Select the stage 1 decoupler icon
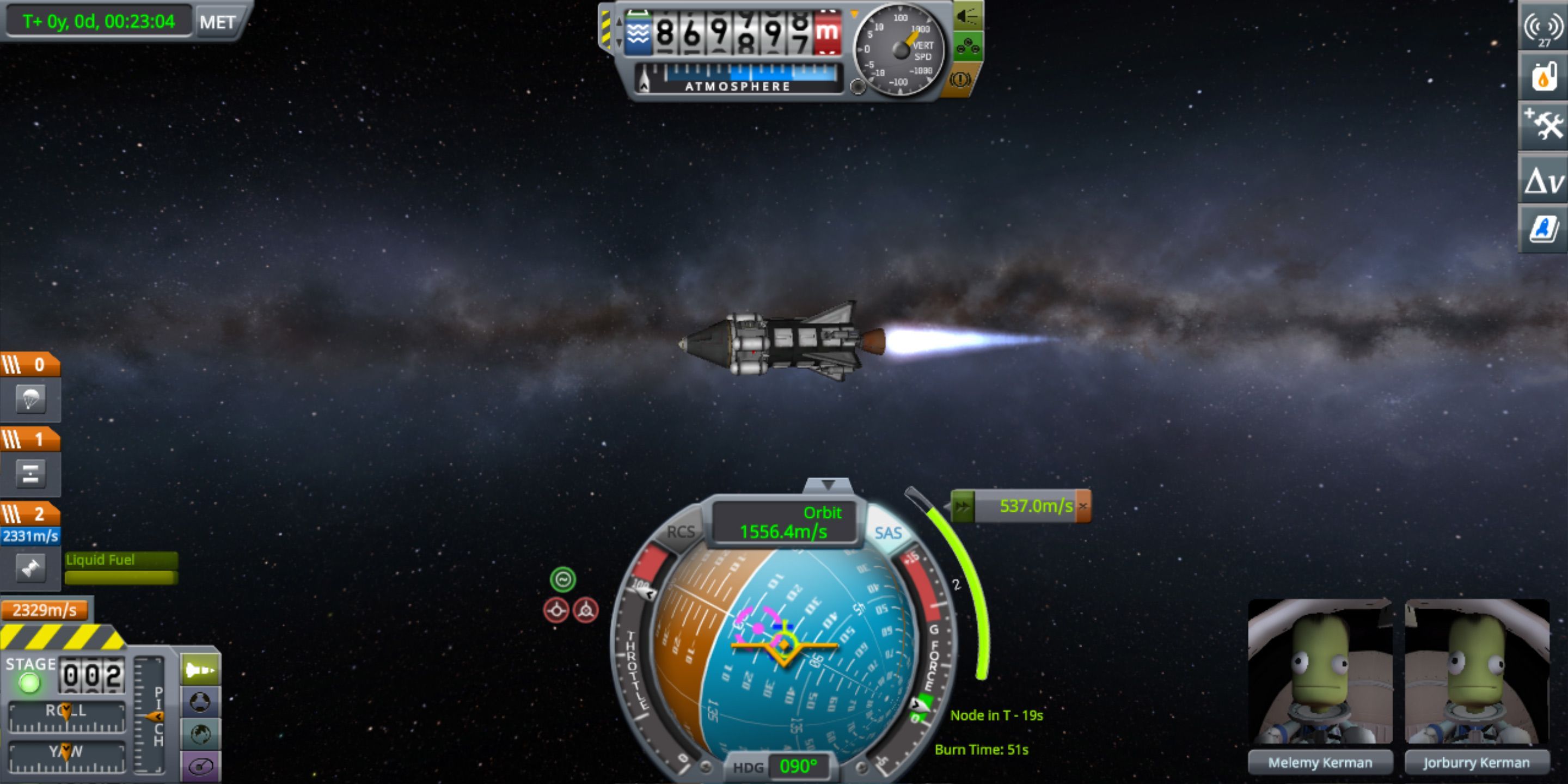 click(30, 474)
